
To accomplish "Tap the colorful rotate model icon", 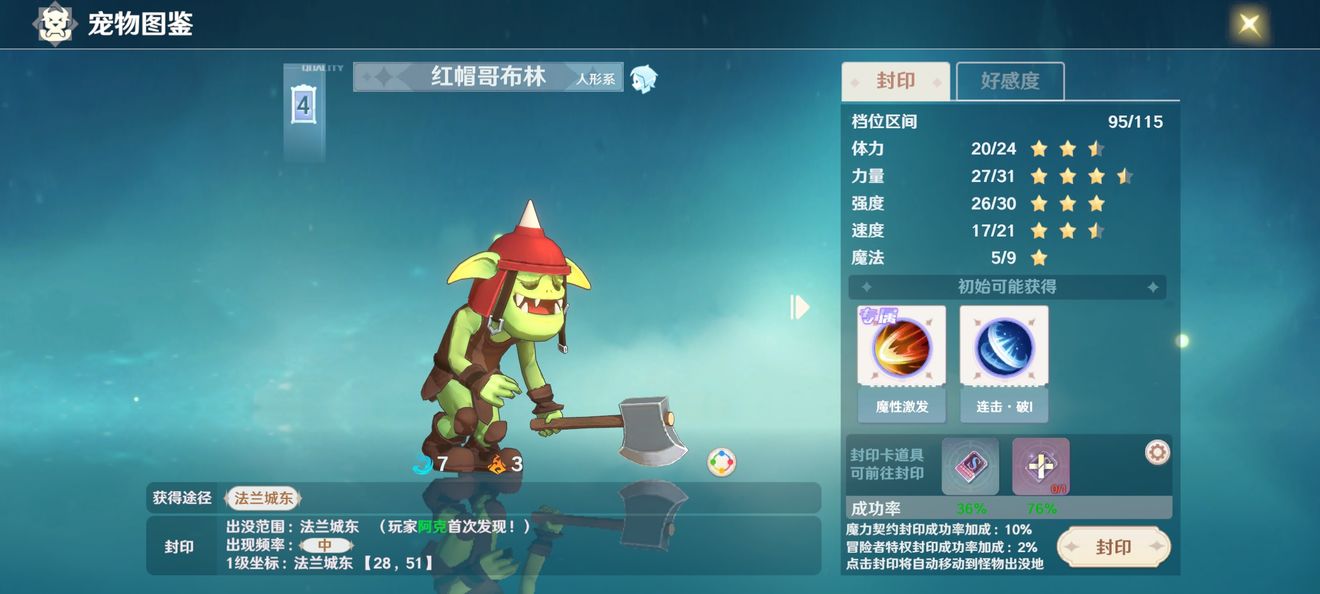I will click(x=721, y=462).
